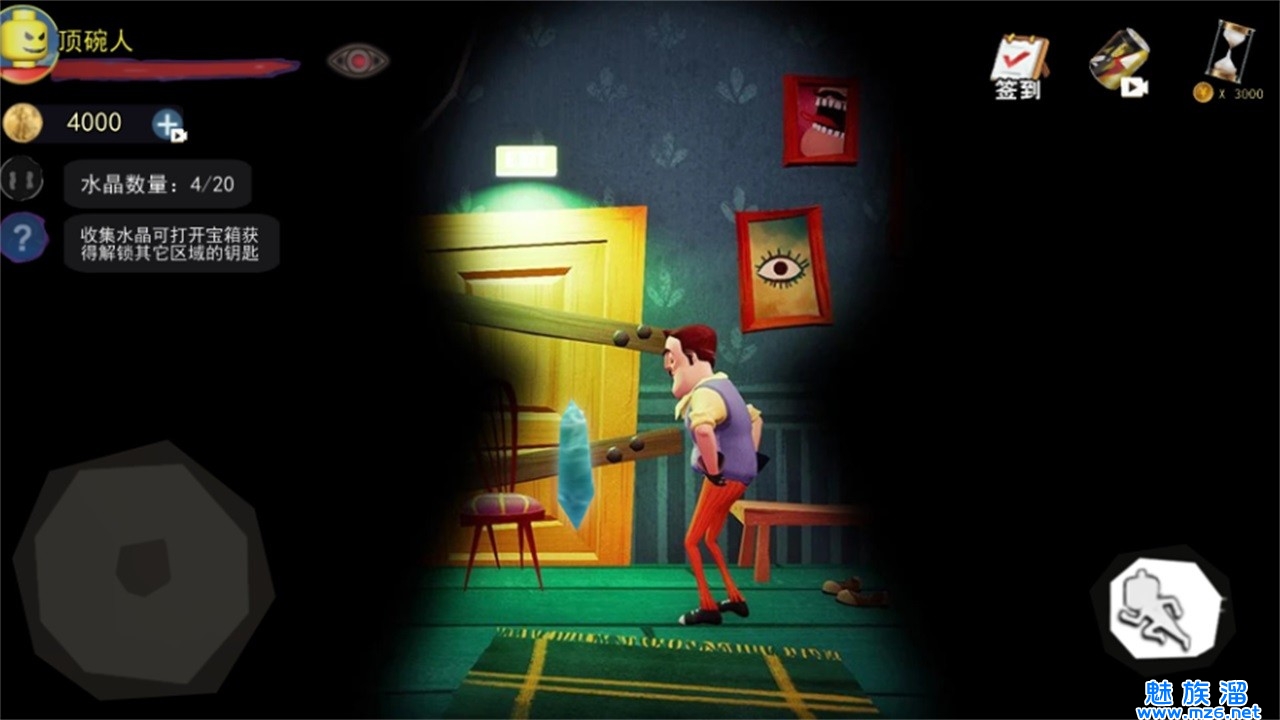This screenshot has height=720, width=1280.
Task: Tap the yellow LEGO head player avatar
Action: tap(27, 40)
